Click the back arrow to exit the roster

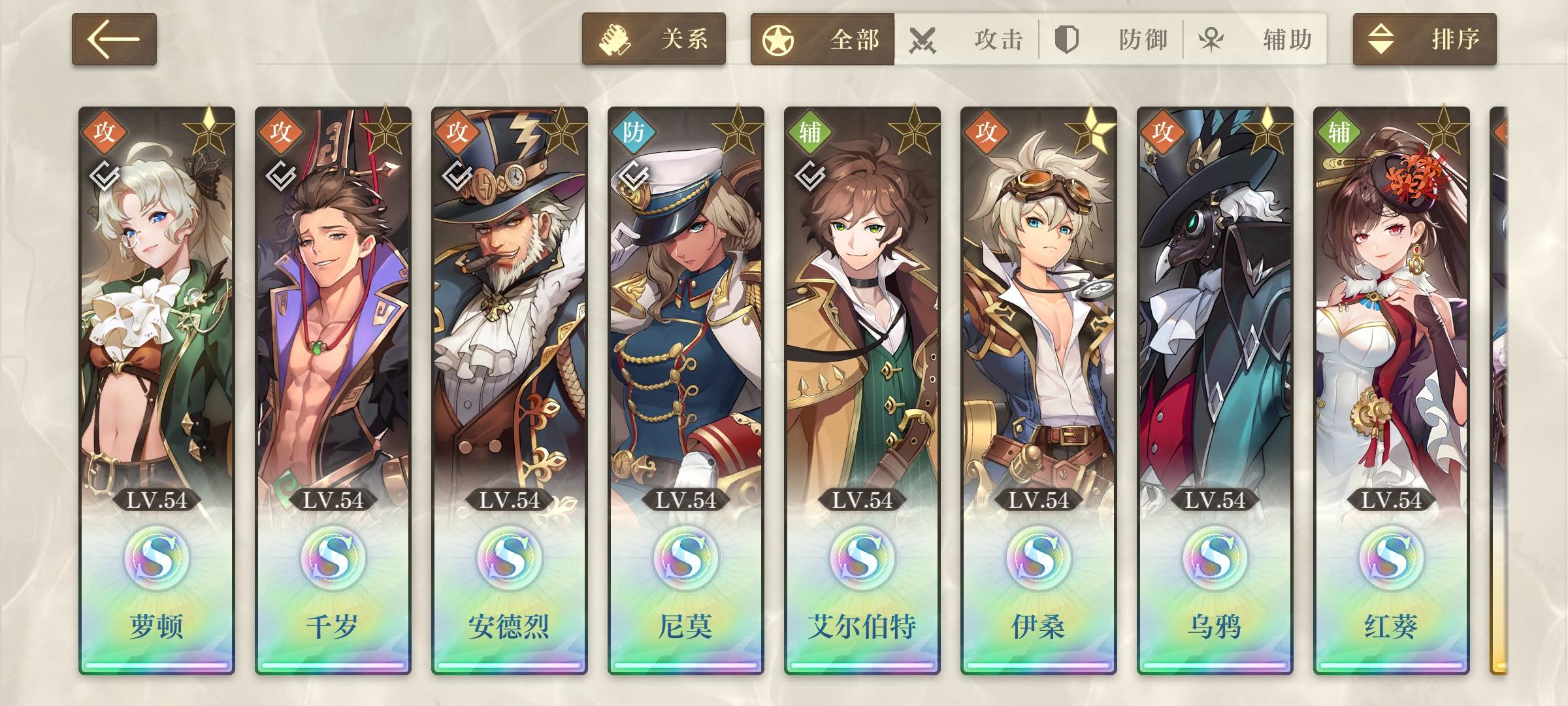click(x=114, y=39)
